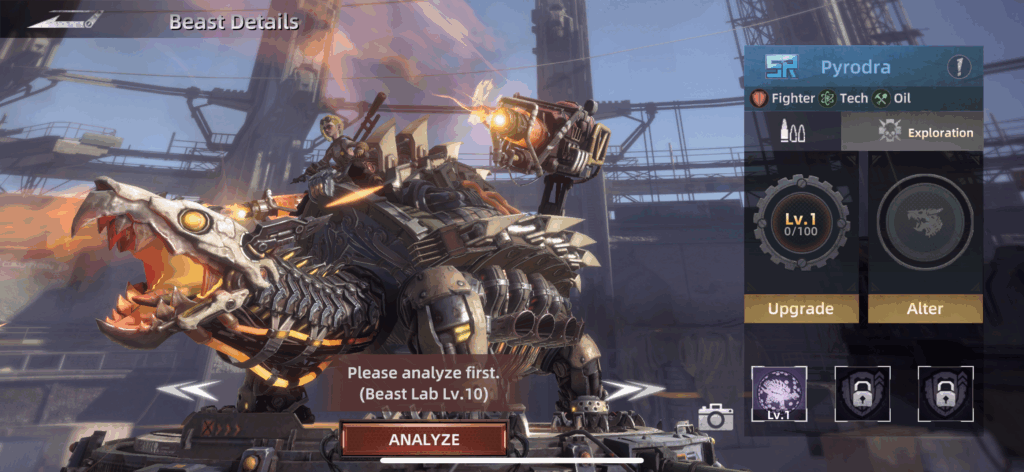Screen dimensions: 1024x472
Task: Click the ANALYZE button
Action: pos(423,439)
